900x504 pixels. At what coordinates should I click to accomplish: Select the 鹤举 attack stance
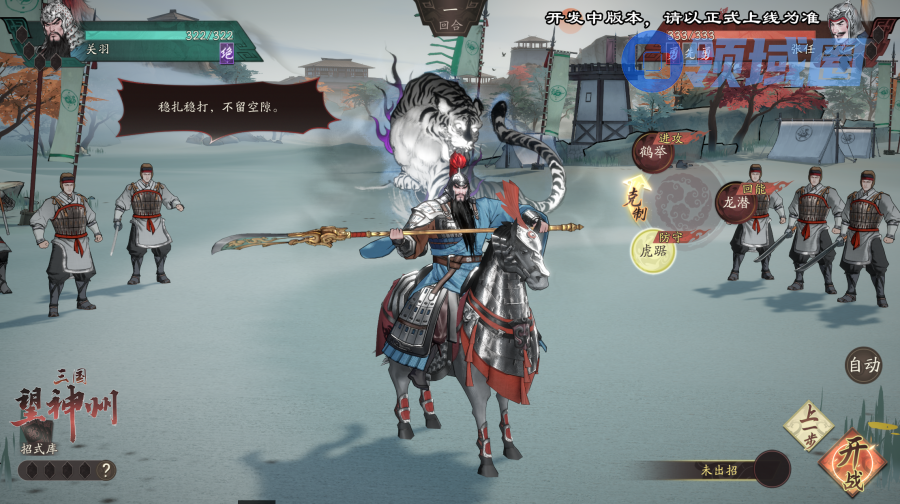(652, 153)
